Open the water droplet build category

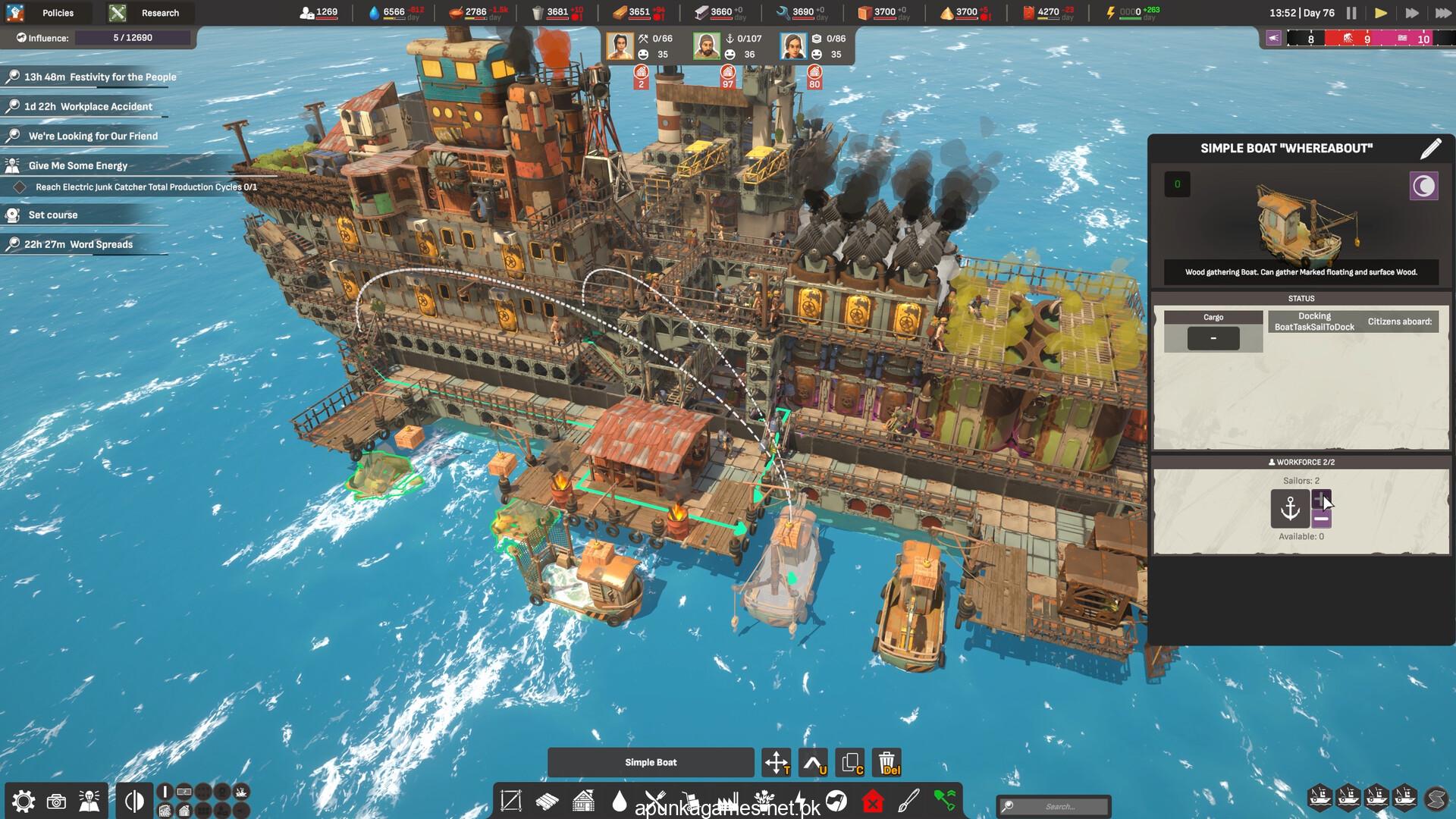[x=620, y=801]
